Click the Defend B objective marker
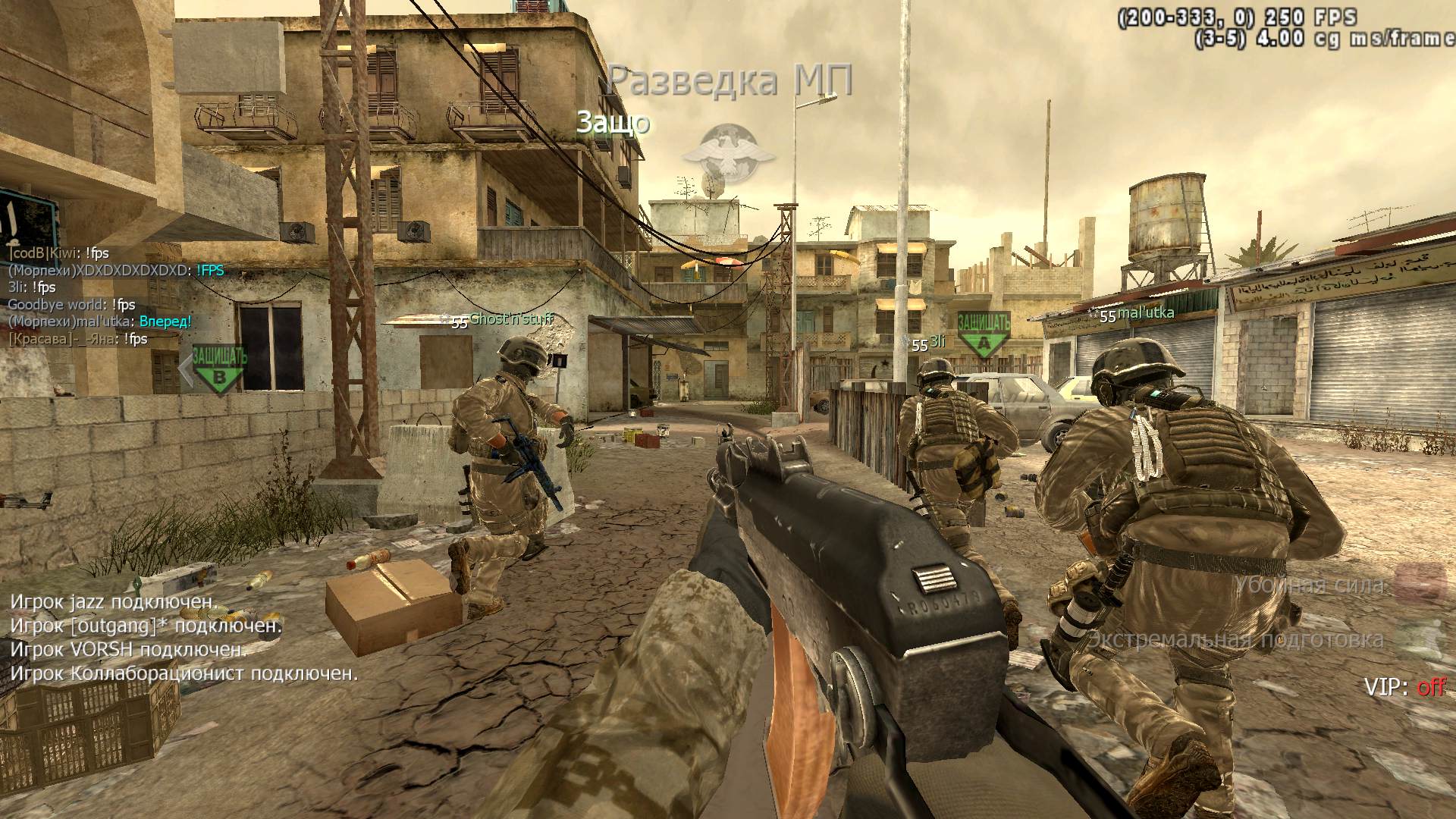Screen dimensions: 1456x819 [x=219, y=369]
